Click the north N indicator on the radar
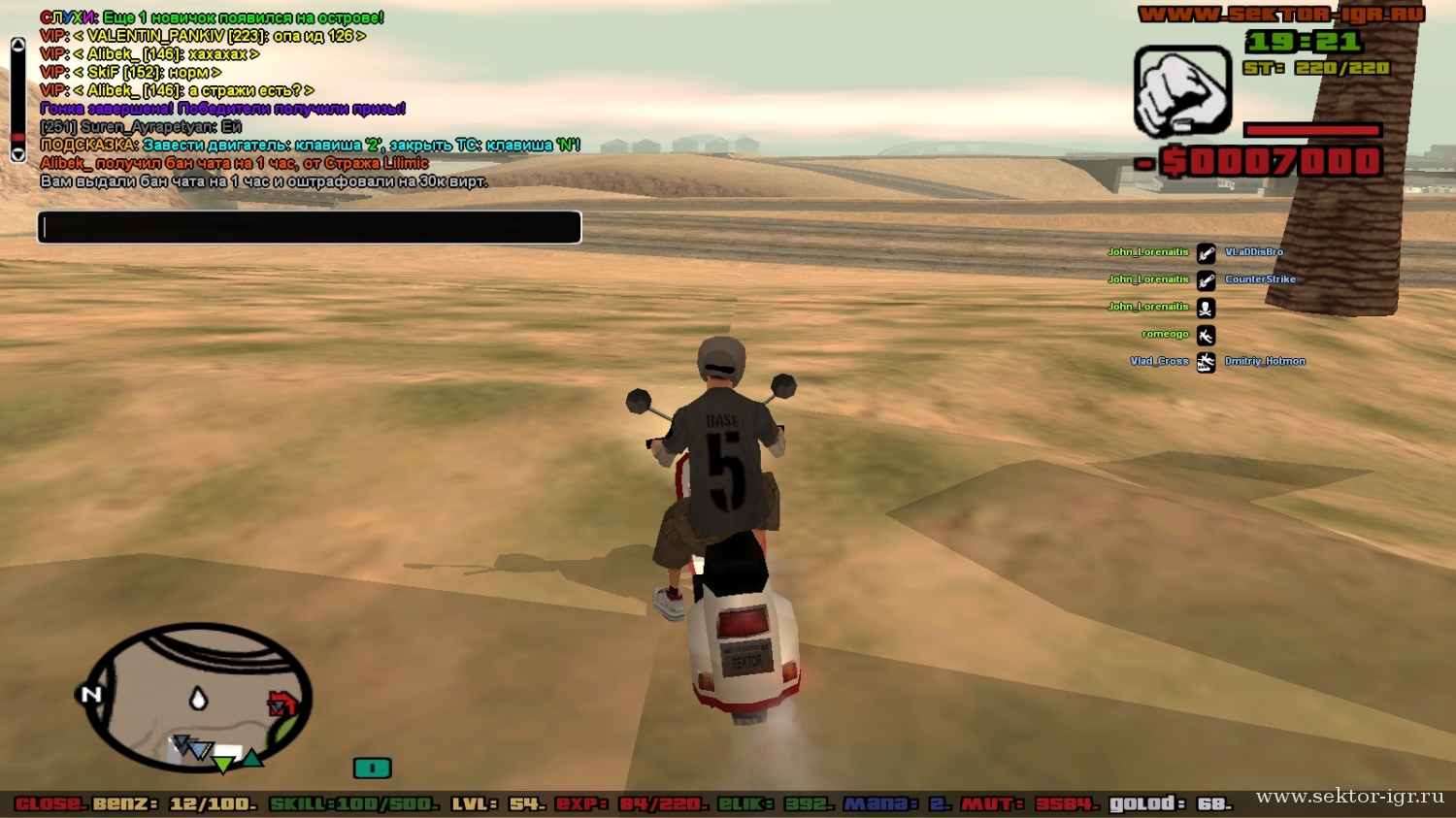 (x=91, y=694)
